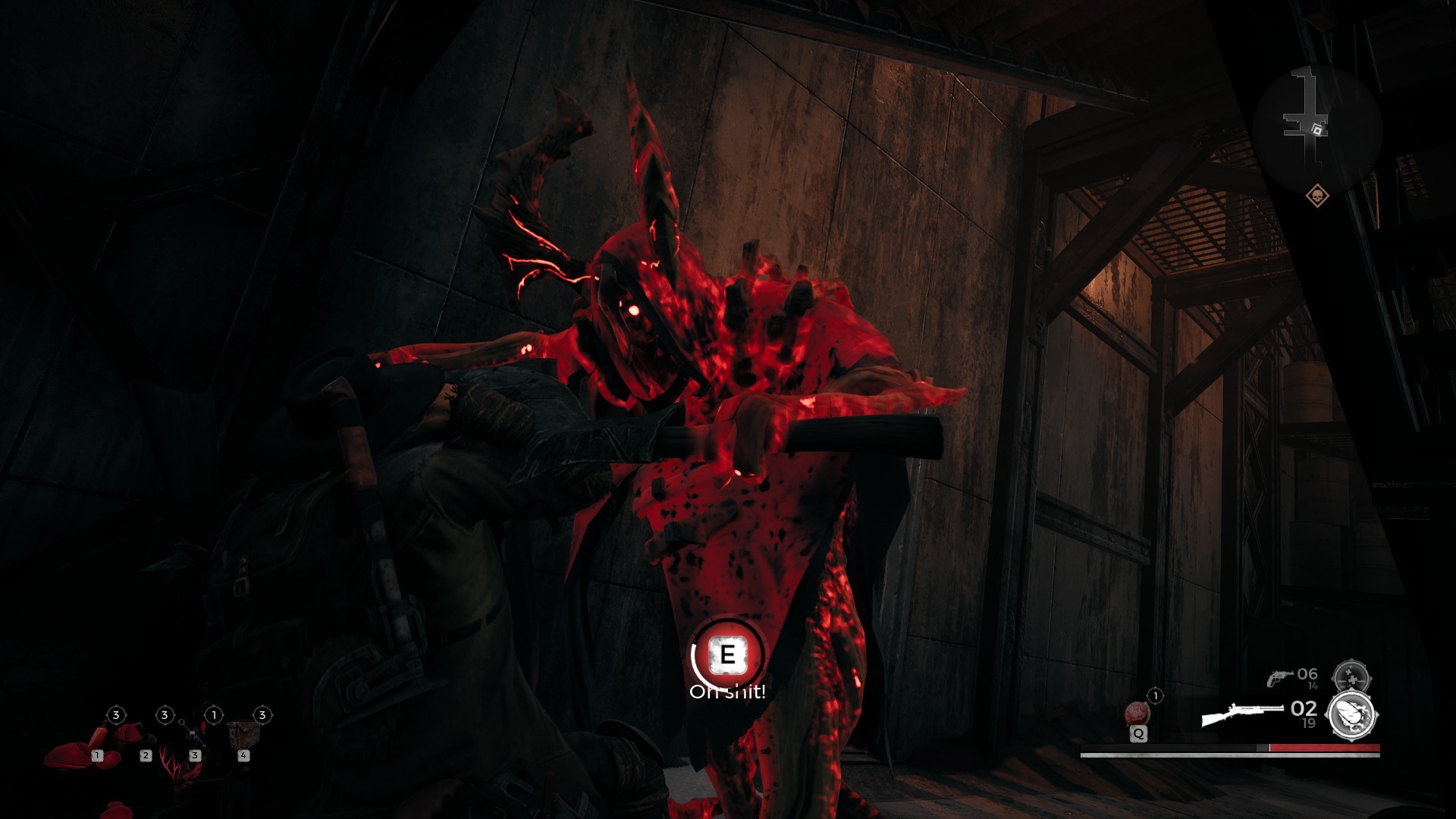Activate the dimmed revolver mod icon with crosses
The image size is (1456, 819).
(x=1351, y=676)
